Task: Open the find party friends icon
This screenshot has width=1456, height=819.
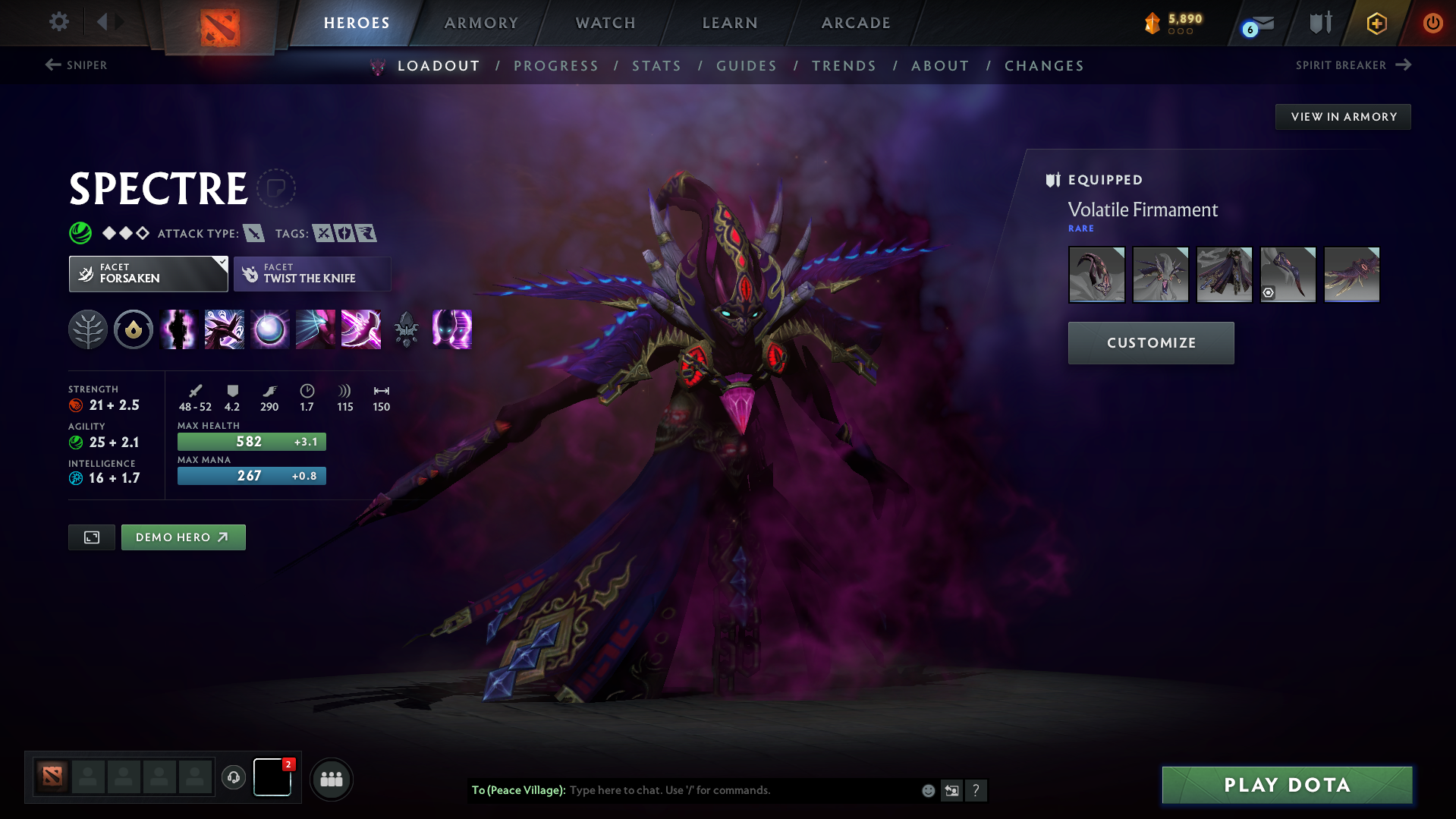Action: click(x=332, y=779)
